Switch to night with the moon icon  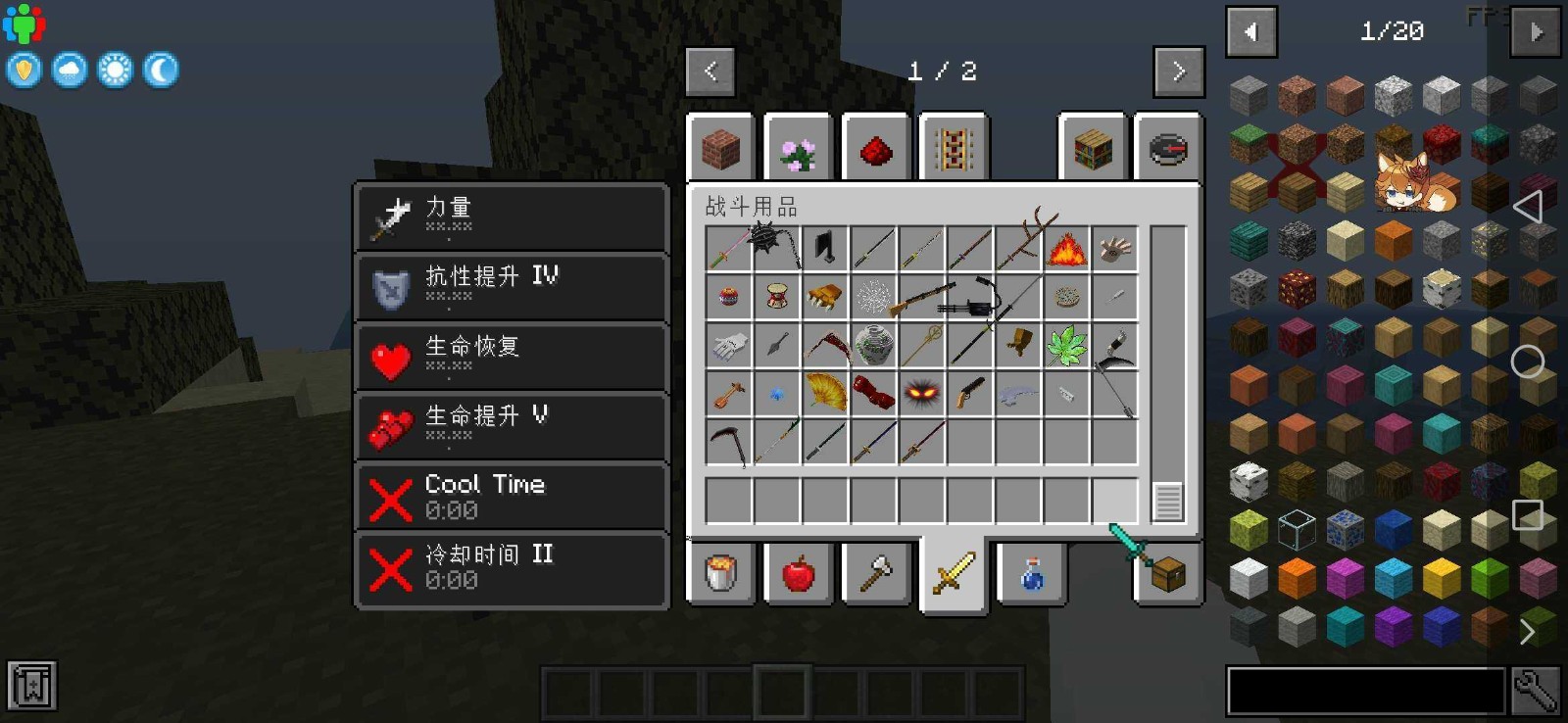click(161, 70)
